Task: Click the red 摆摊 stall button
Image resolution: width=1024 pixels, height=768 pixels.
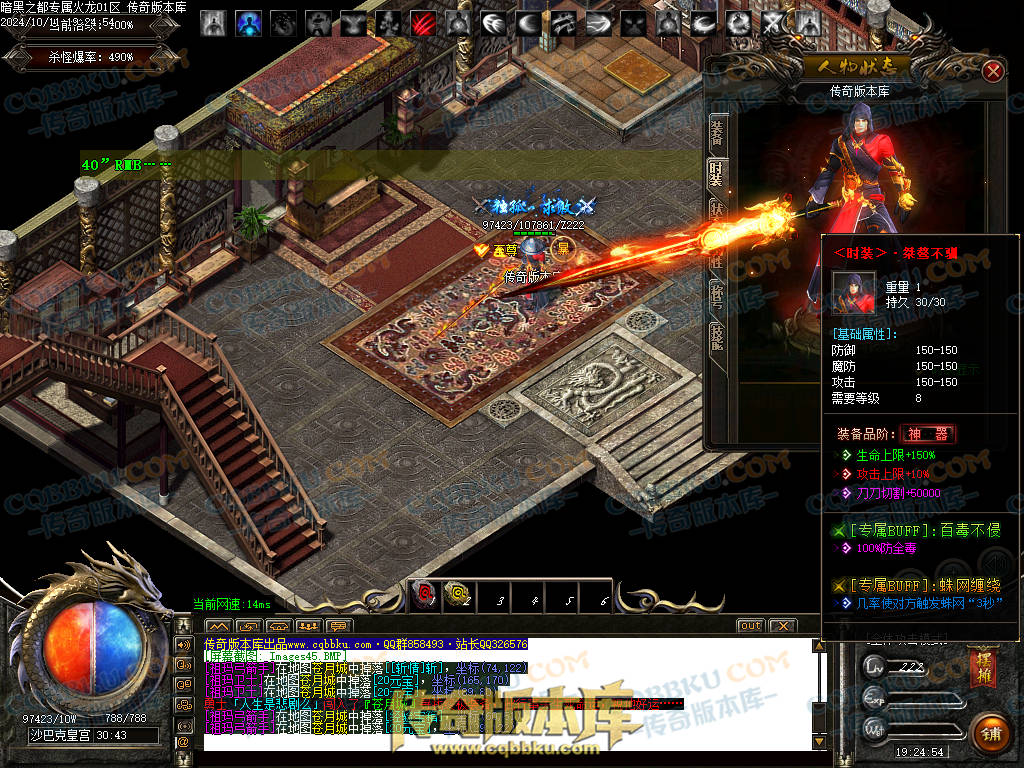Action: [981, 668]
